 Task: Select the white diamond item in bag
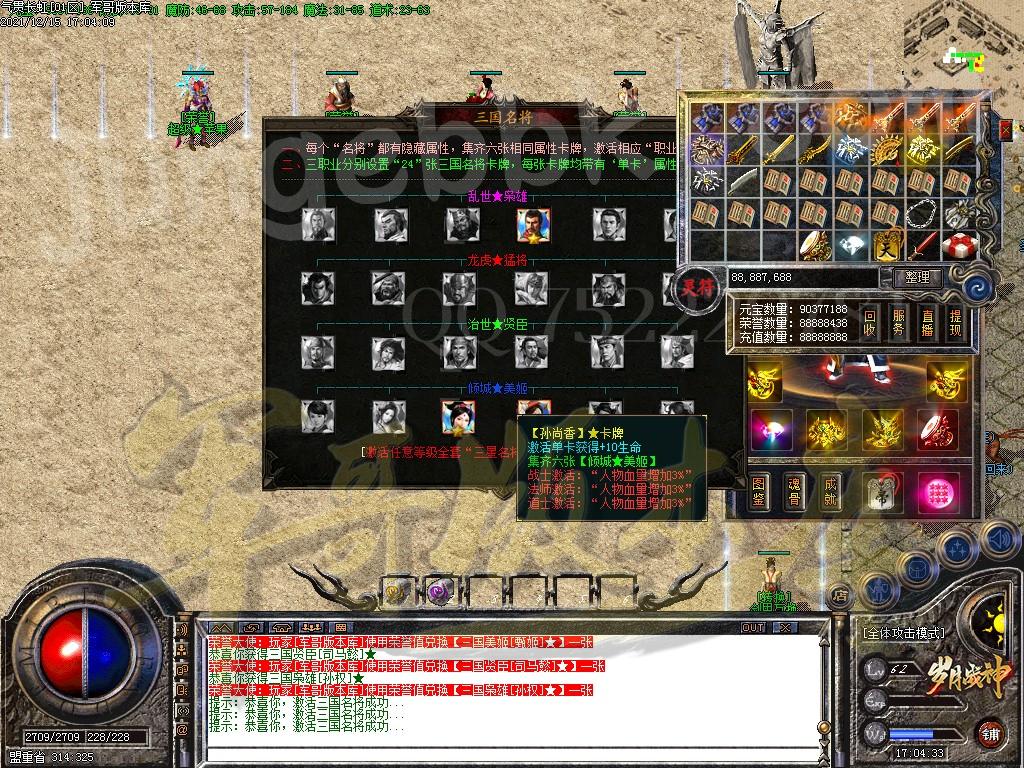click(853, 245)
